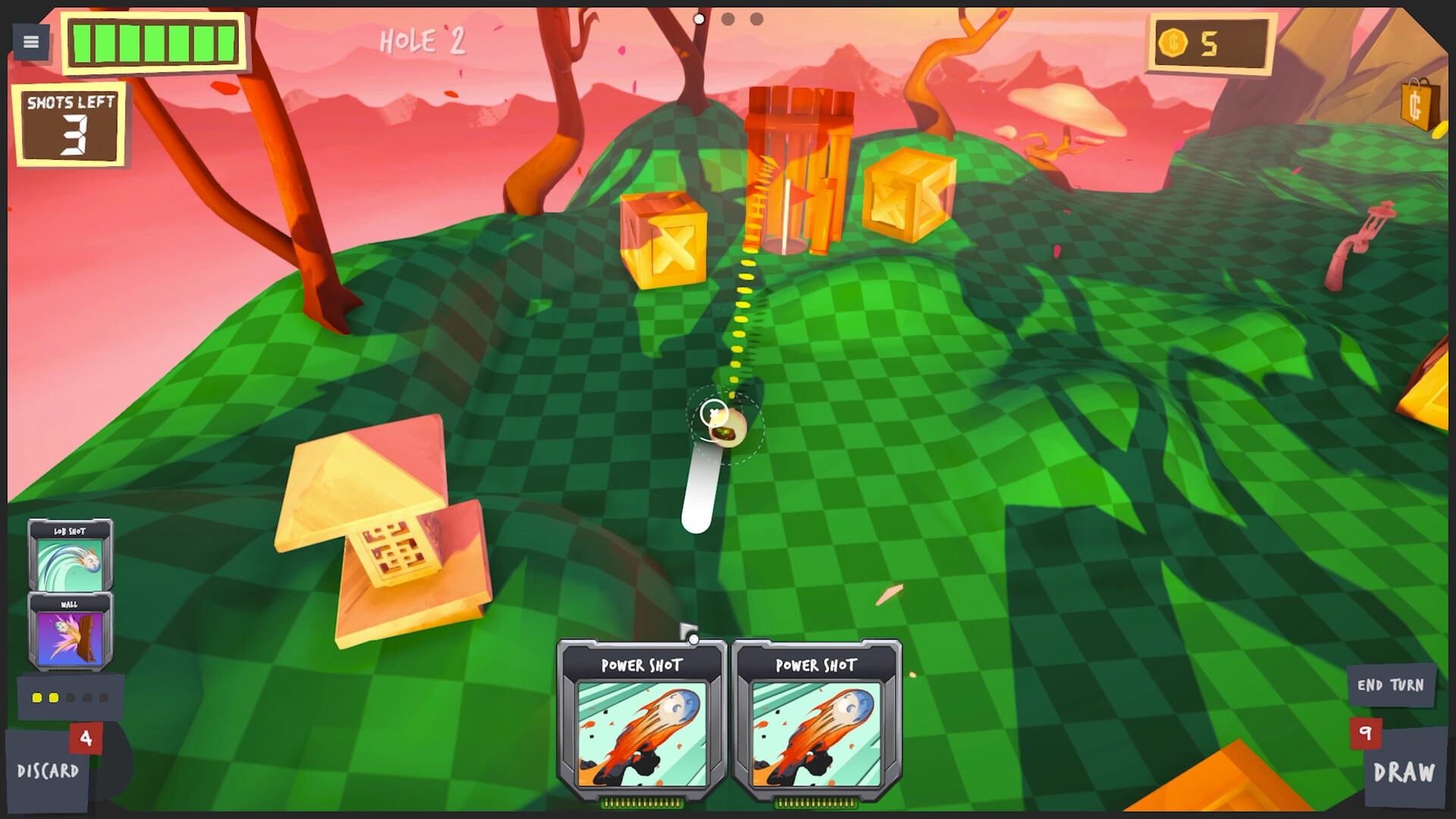Open the hamburger menu in the top-left corner
Viewport: 1456px width, 819px height.
[30, 40]
